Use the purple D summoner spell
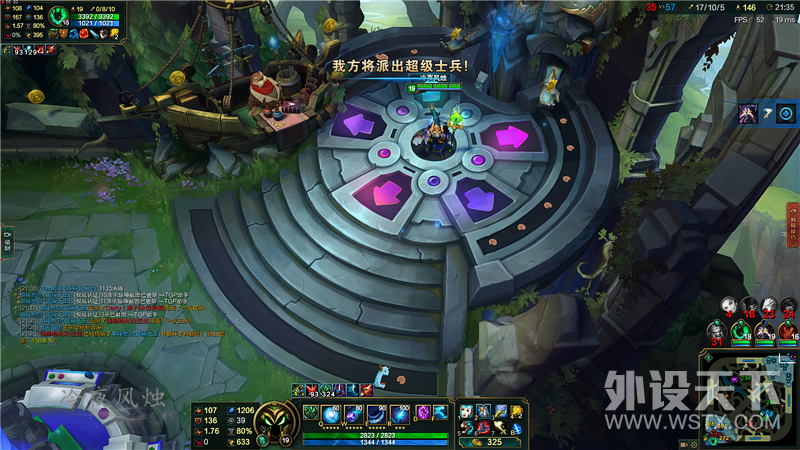Viewport: 800px width, 450px height. pos(424,412)
